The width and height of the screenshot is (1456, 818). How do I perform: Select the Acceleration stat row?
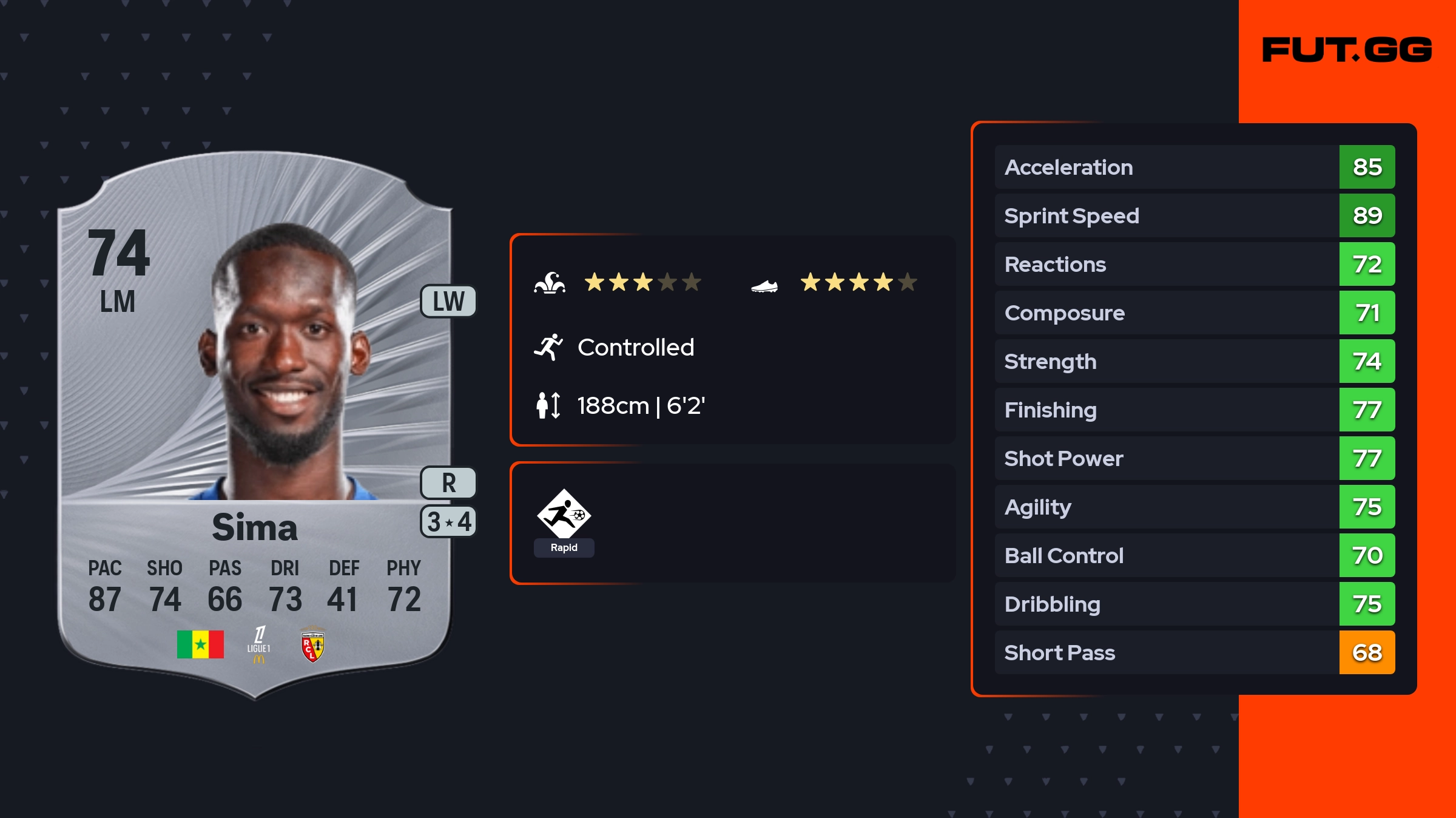coord(1195,167)
